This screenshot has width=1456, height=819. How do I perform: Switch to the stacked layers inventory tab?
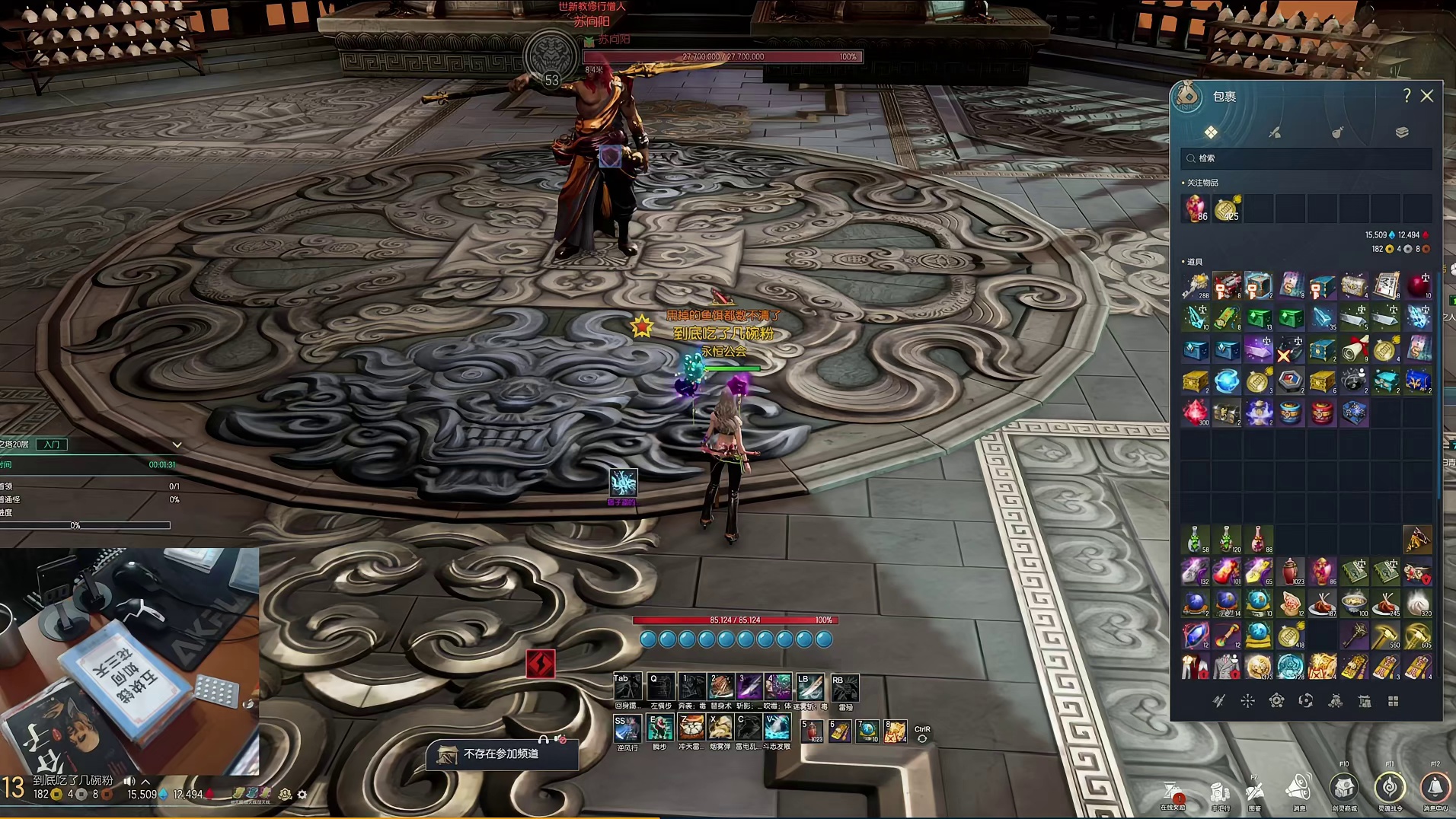(x=1401, y=132)
